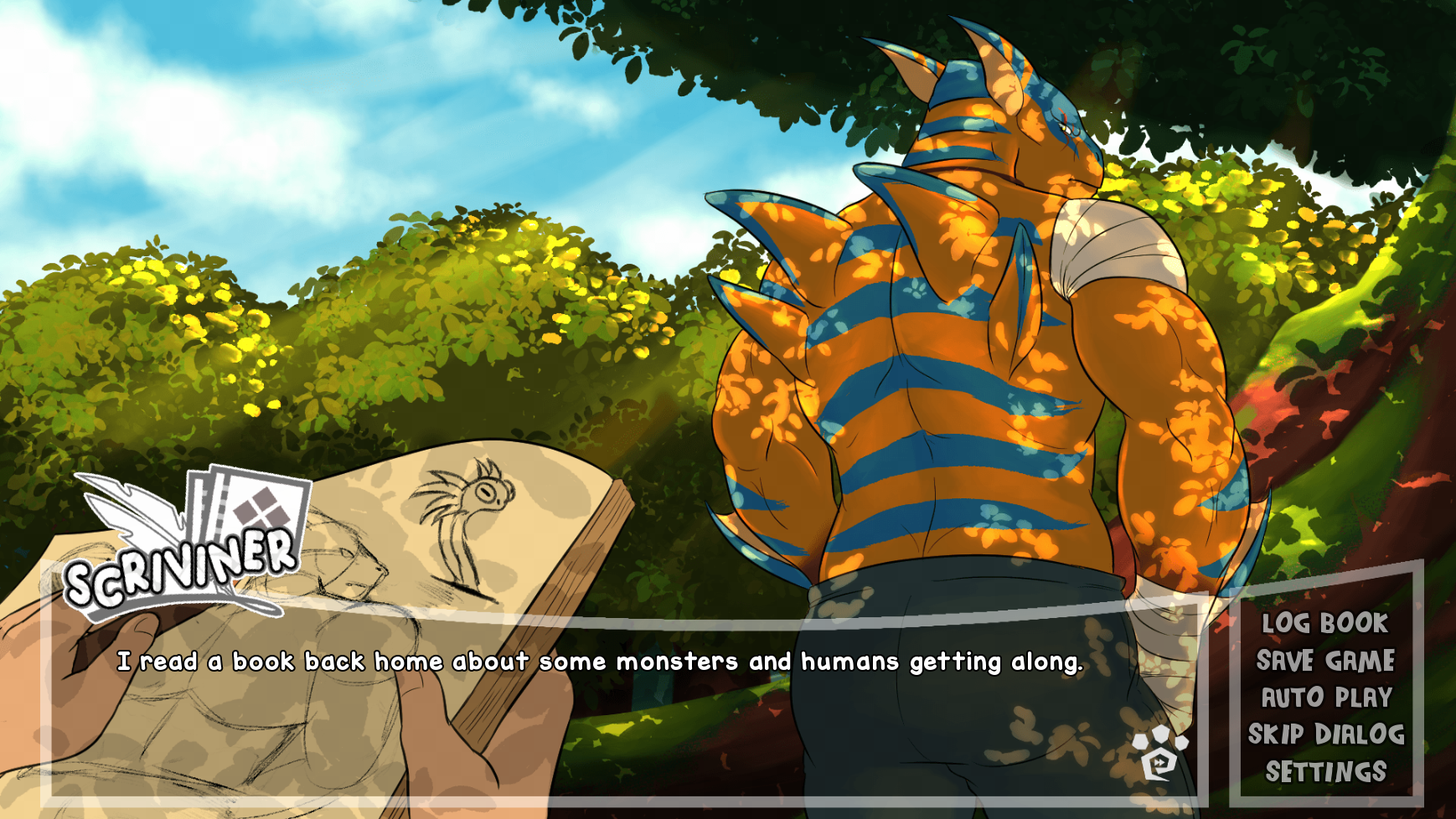Click the top toe pad of the paw icon
The height and width of the screenshot is (819, 1456).
(x=1161, y=734)
